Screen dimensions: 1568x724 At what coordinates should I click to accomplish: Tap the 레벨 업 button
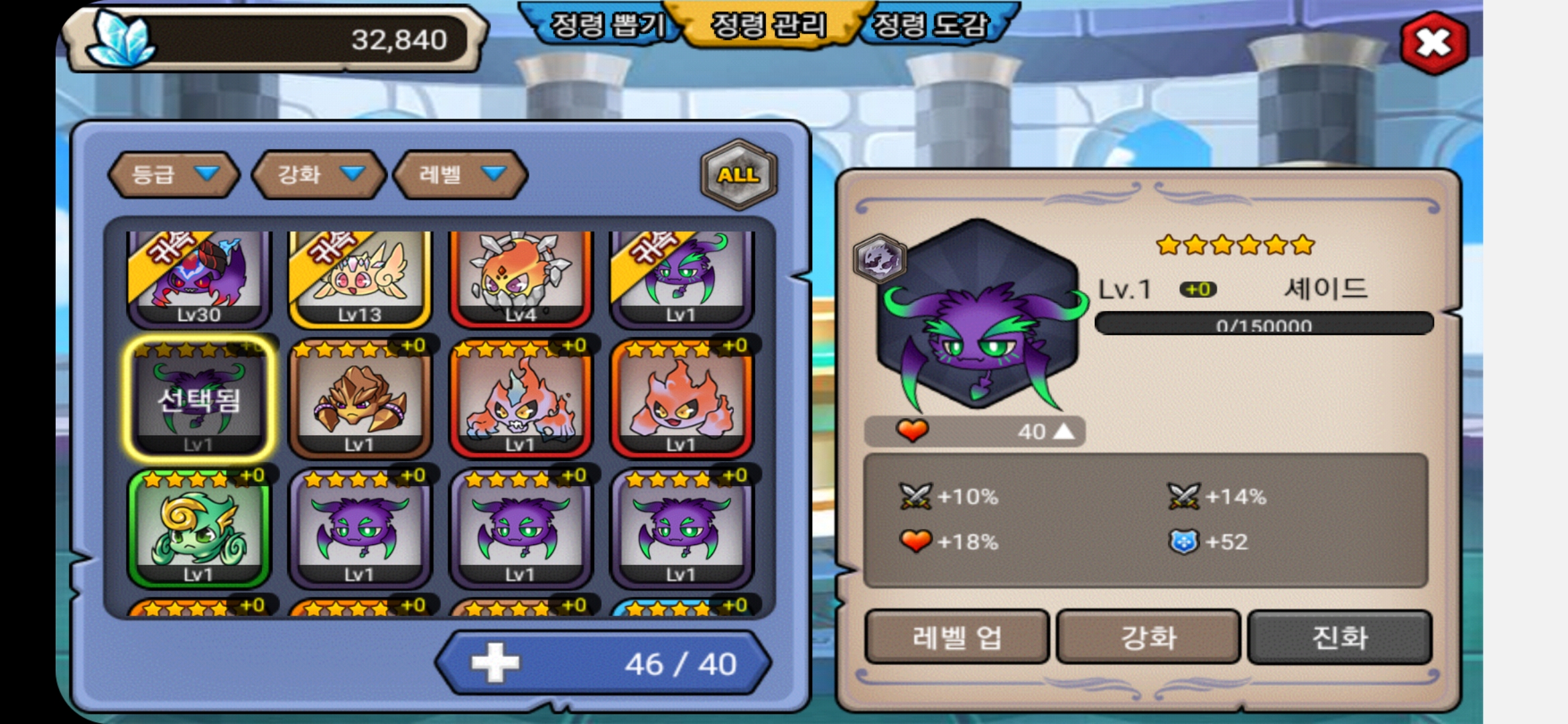point(957,637)
